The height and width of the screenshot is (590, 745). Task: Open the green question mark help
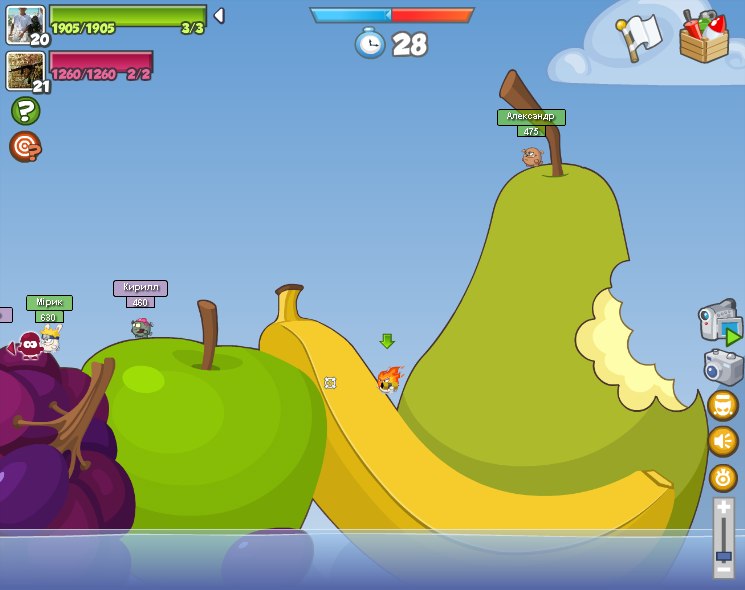[x=25, y=110]
